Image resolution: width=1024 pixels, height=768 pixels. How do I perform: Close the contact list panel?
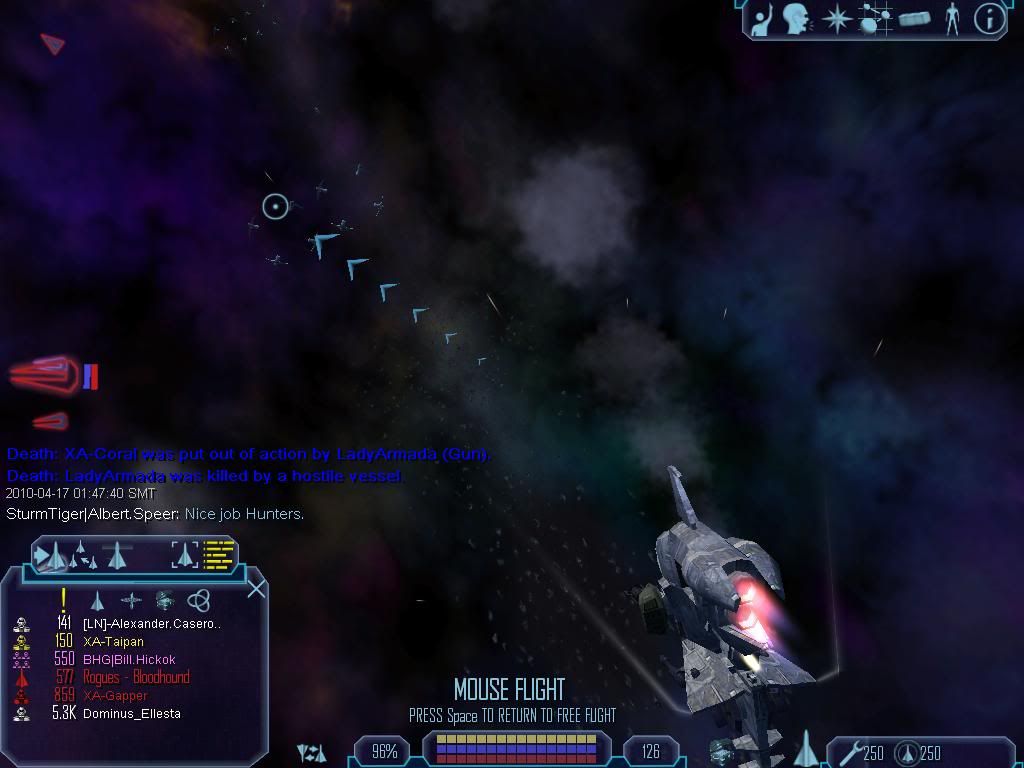[x=256, y=588]
